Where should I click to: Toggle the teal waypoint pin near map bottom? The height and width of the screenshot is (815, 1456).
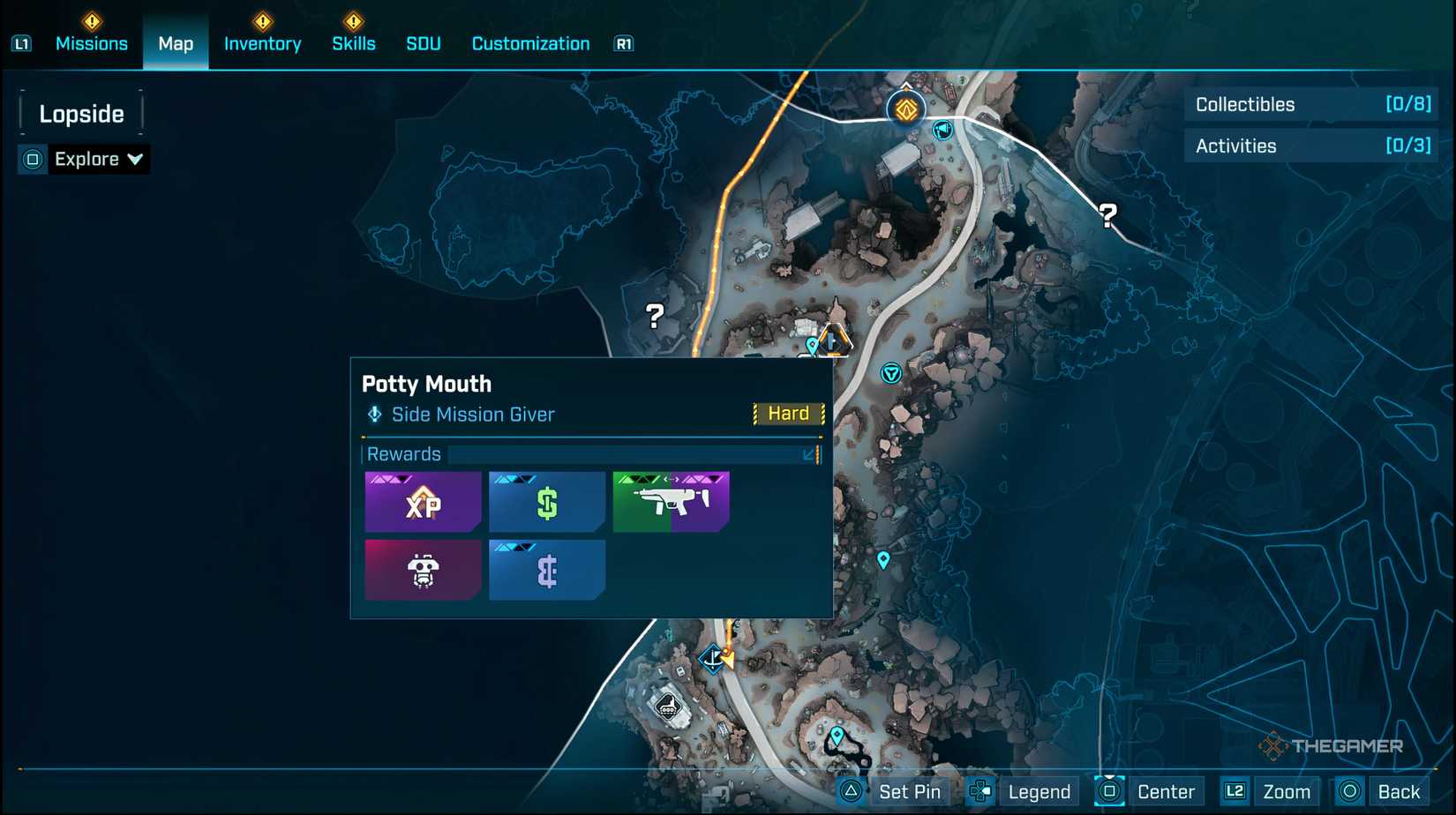[x=836, y=732]
